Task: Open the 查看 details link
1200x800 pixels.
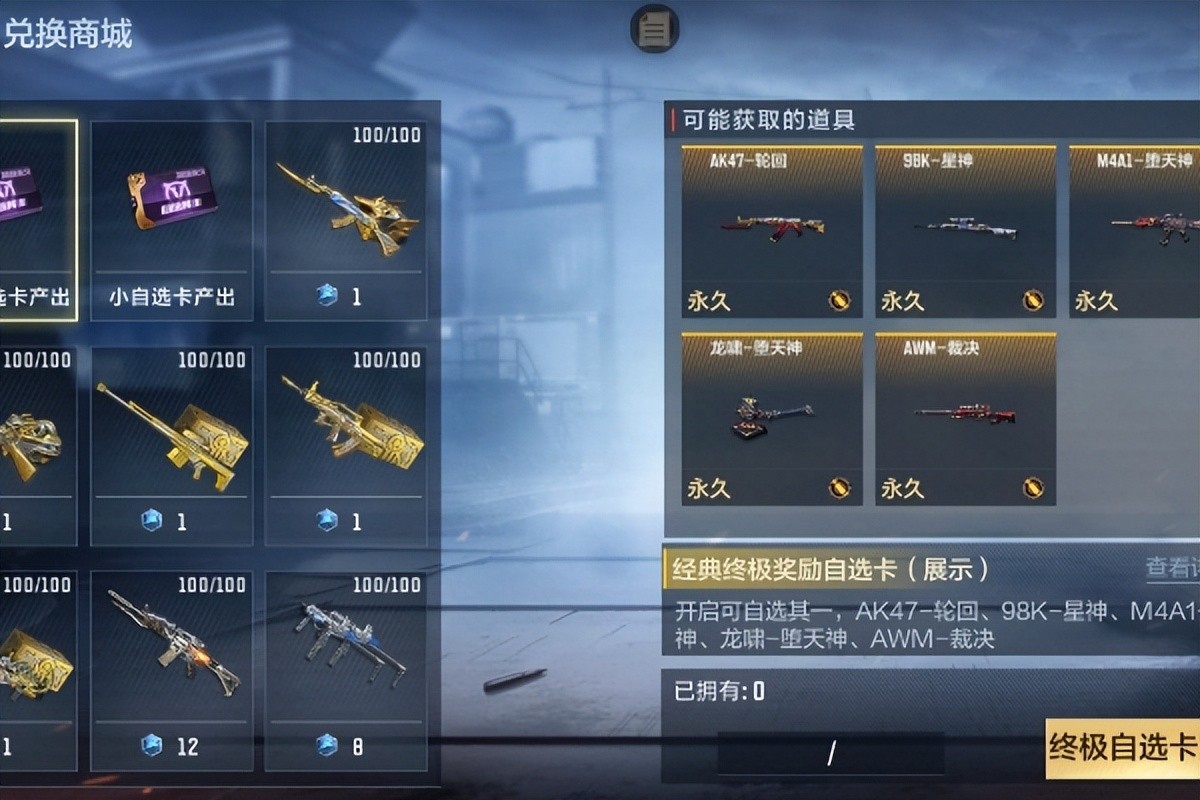Action: [1171, 568]
